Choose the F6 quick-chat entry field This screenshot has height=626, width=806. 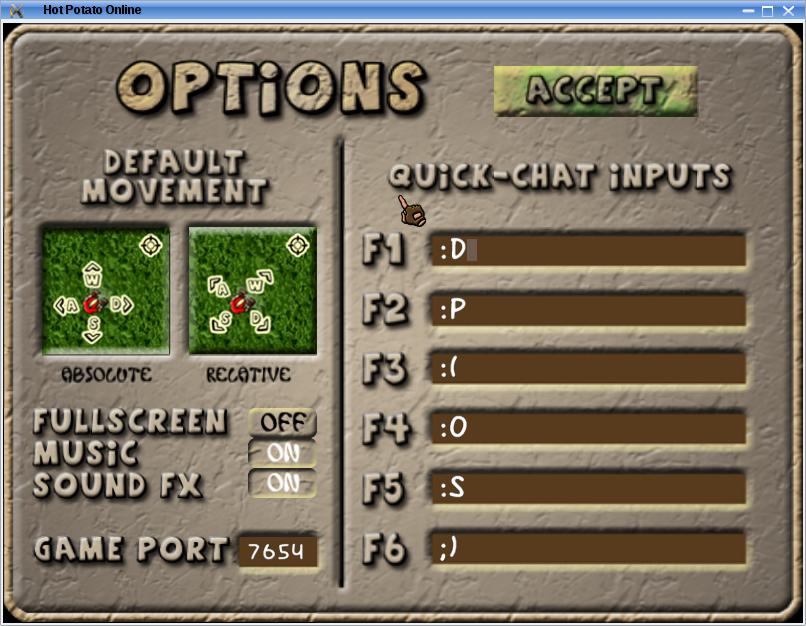pyautogui.click(x=589, y=548)
